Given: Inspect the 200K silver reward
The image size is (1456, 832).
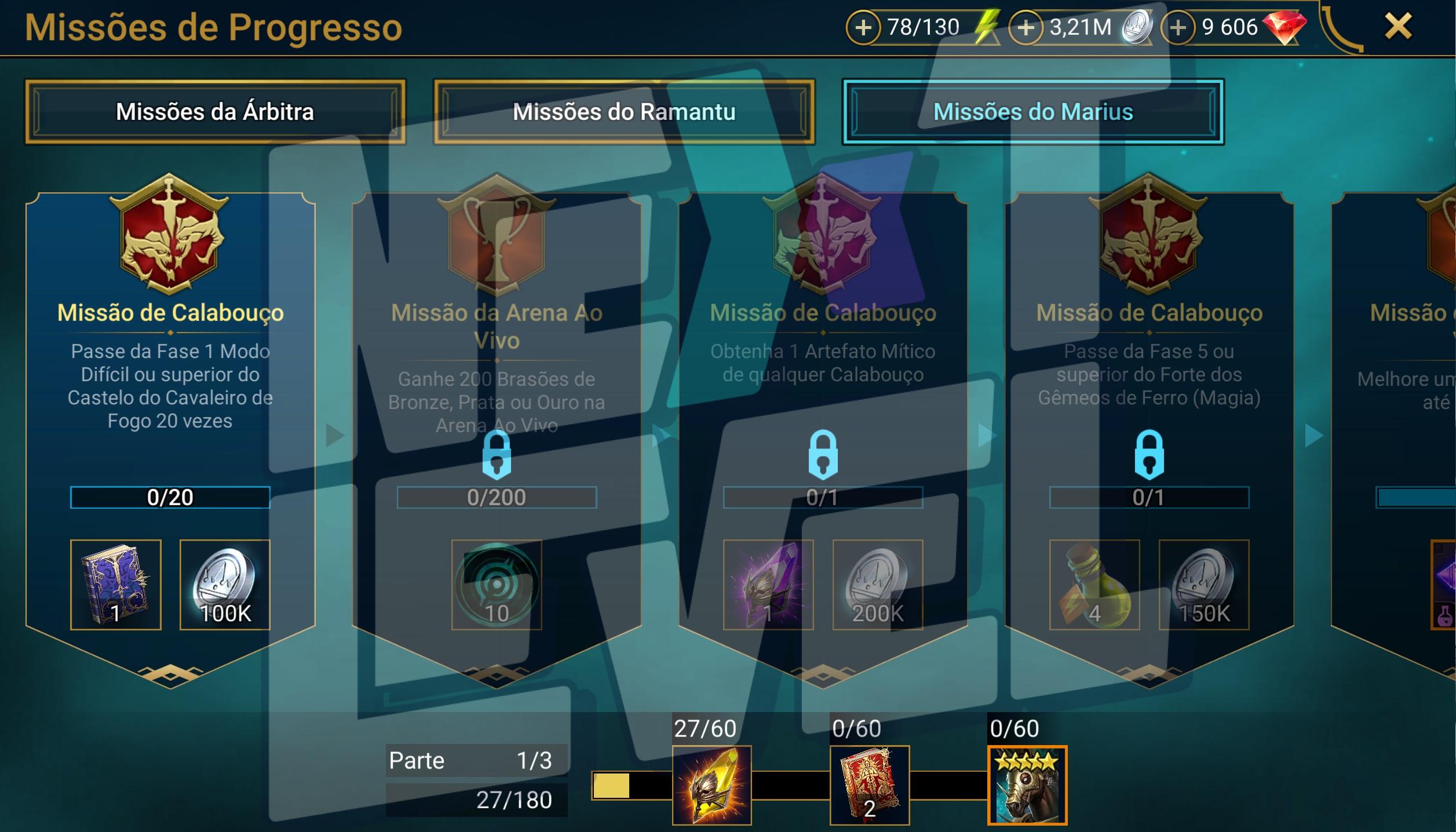Looking at the screenshot, I should click(x=878, y=585).
